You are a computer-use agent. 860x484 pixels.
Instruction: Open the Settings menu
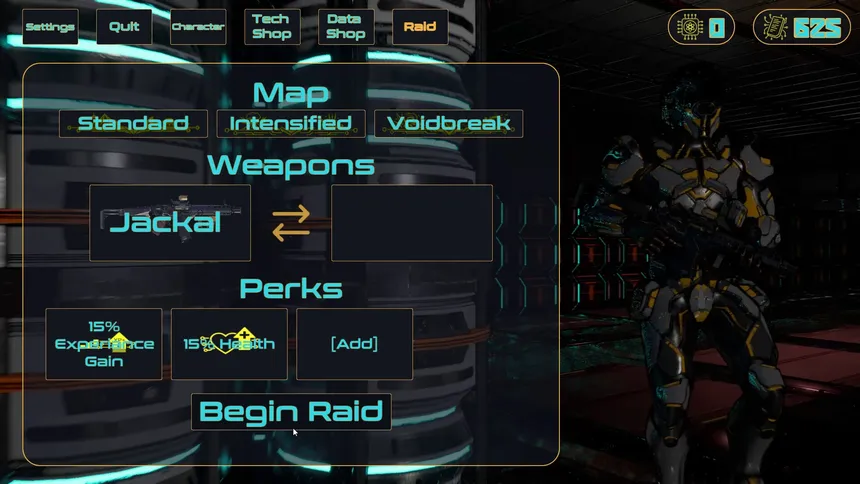50,27
